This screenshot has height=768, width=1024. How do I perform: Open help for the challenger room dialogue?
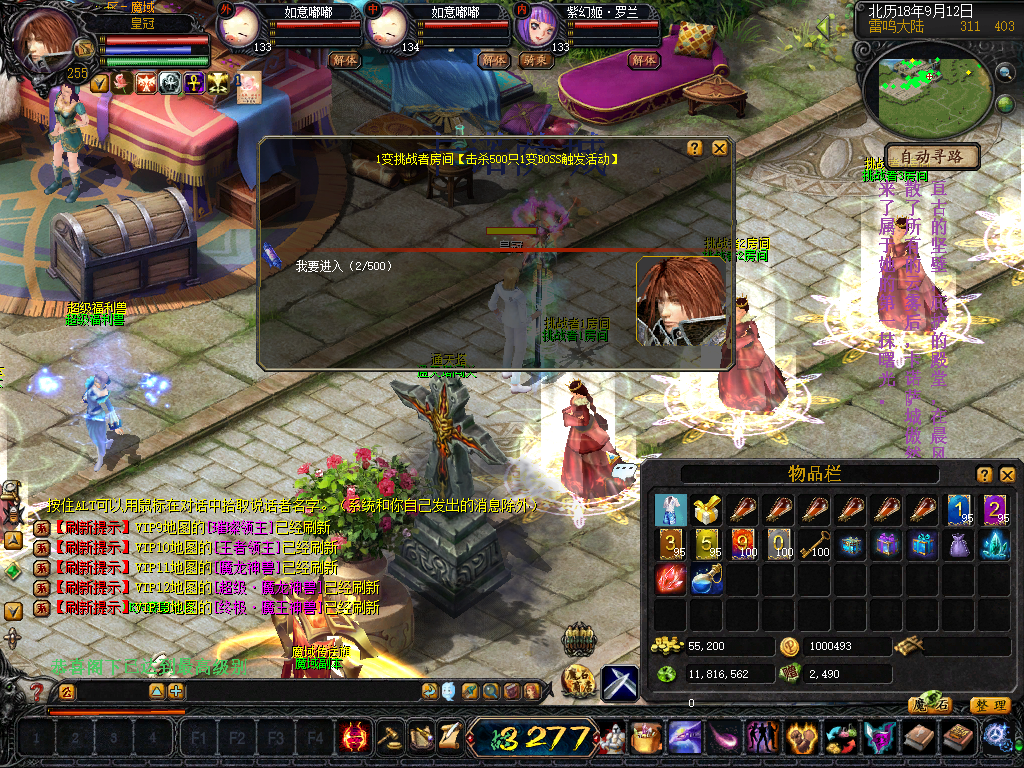tap(695, 148)
